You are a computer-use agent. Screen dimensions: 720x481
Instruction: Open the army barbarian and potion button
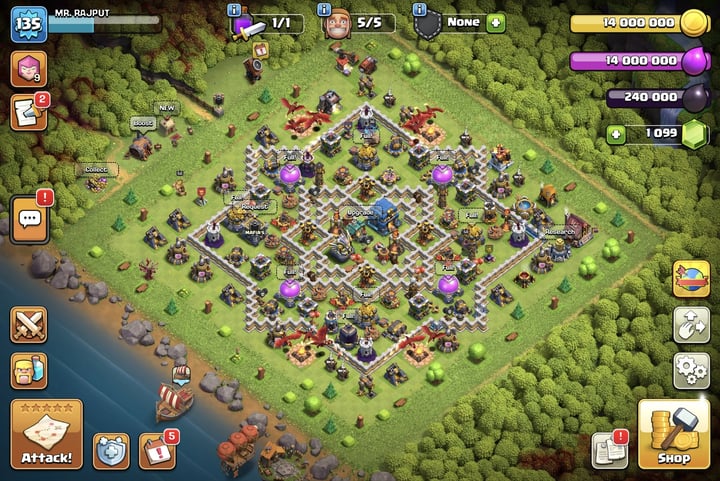(29, 371)
